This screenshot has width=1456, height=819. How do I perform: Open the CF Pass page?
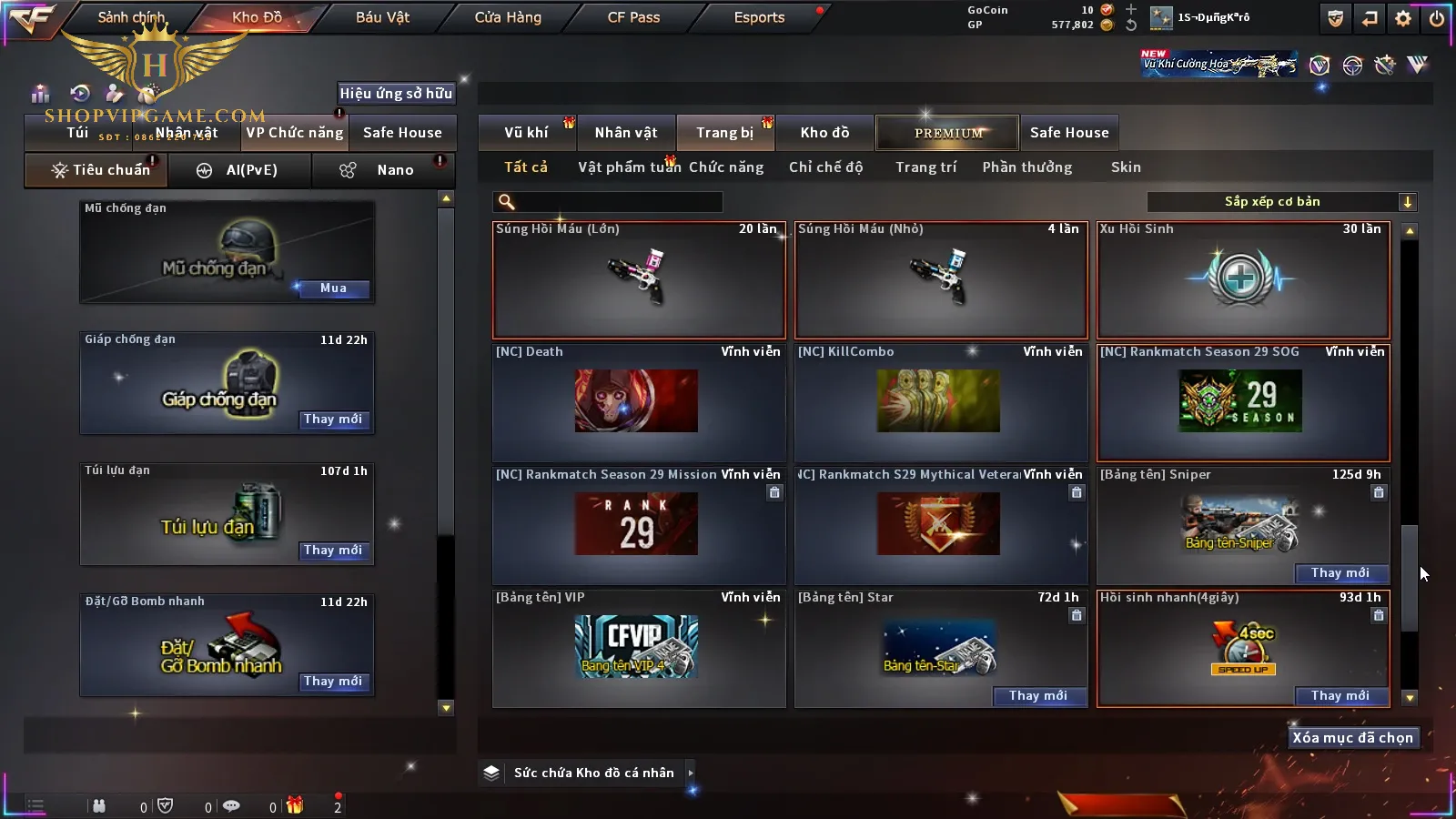point(633,17)
